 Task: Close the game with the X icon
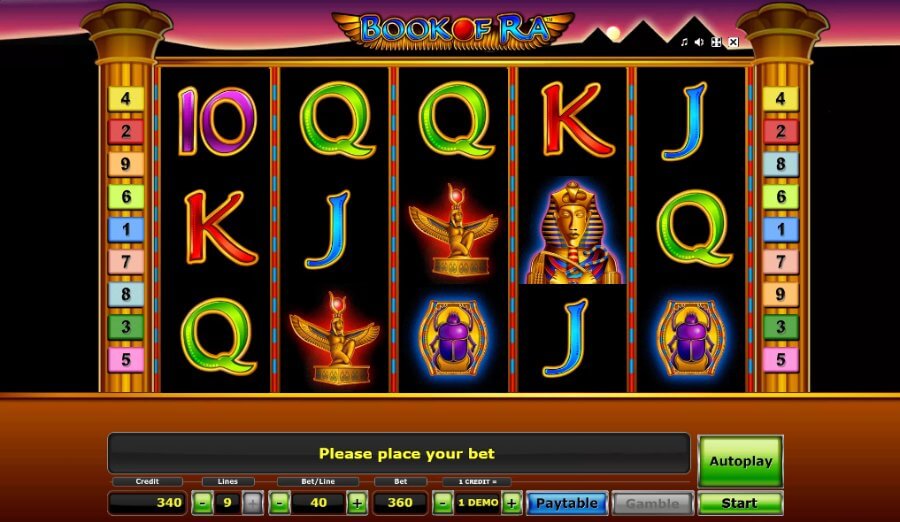733,42
